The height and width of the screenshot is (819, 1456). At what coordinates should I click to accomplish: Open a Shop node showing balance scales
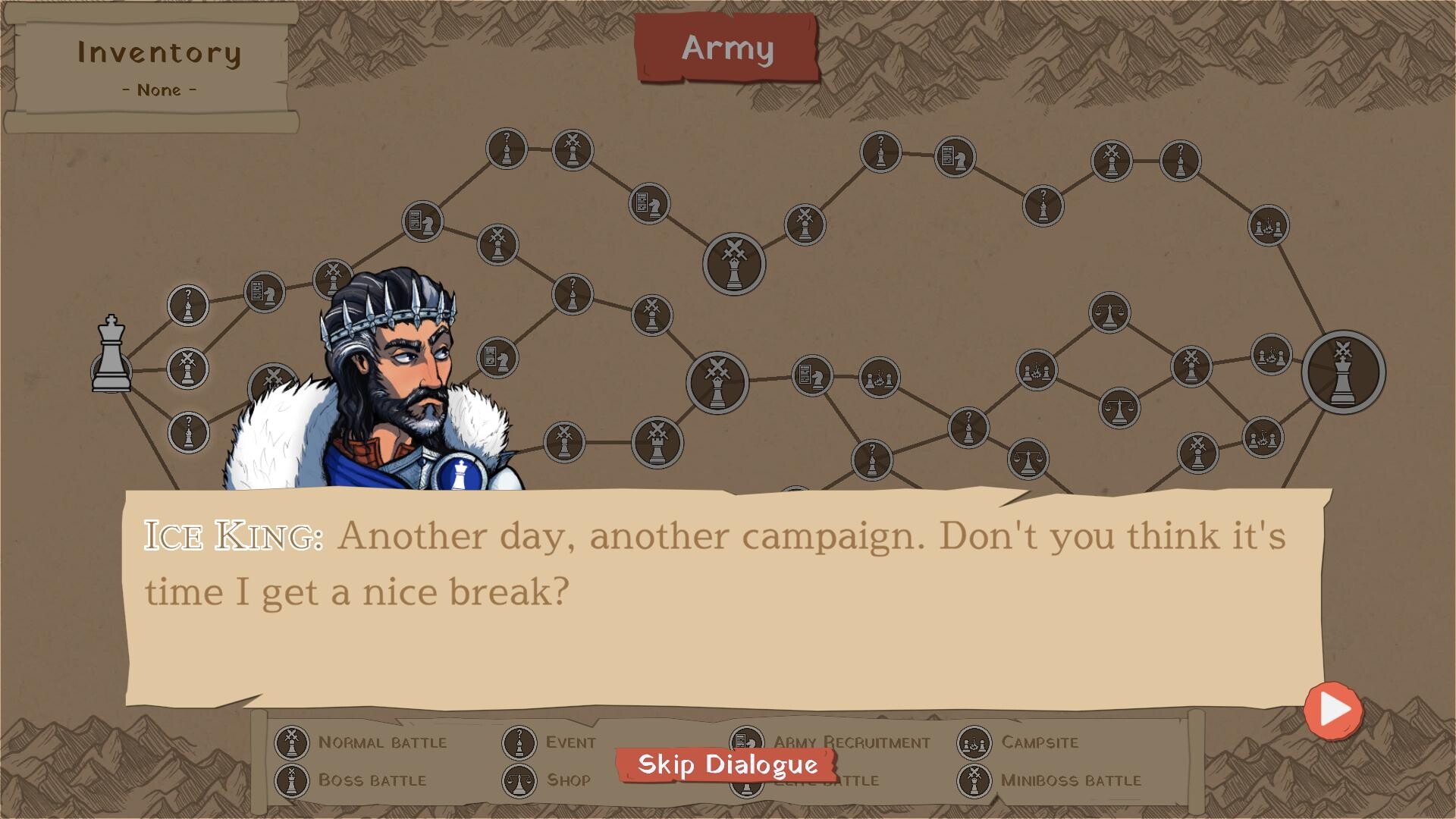(1109, 313)
